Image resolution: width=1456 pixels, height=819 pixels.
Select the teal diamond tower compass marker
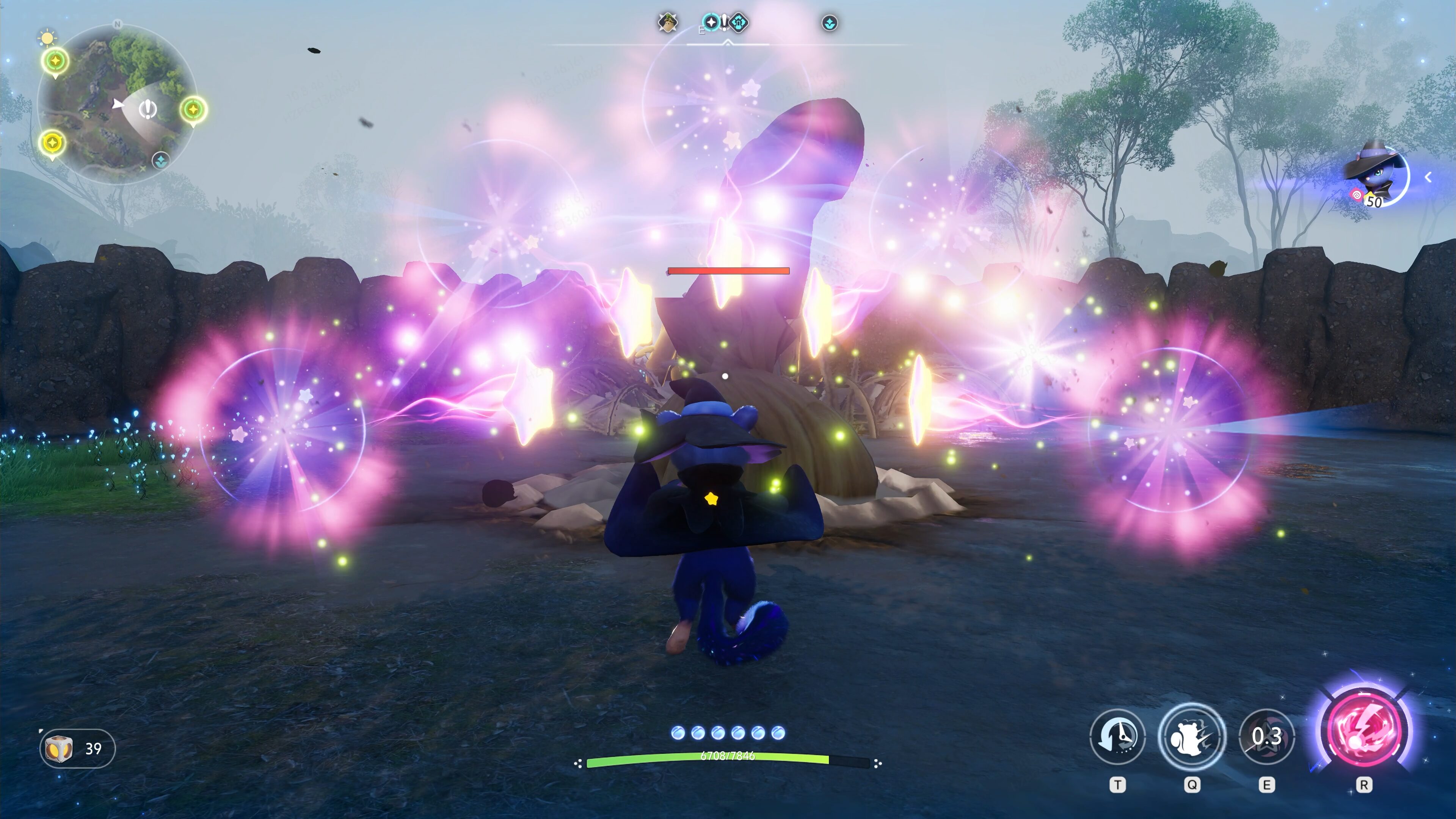point(738,23)
